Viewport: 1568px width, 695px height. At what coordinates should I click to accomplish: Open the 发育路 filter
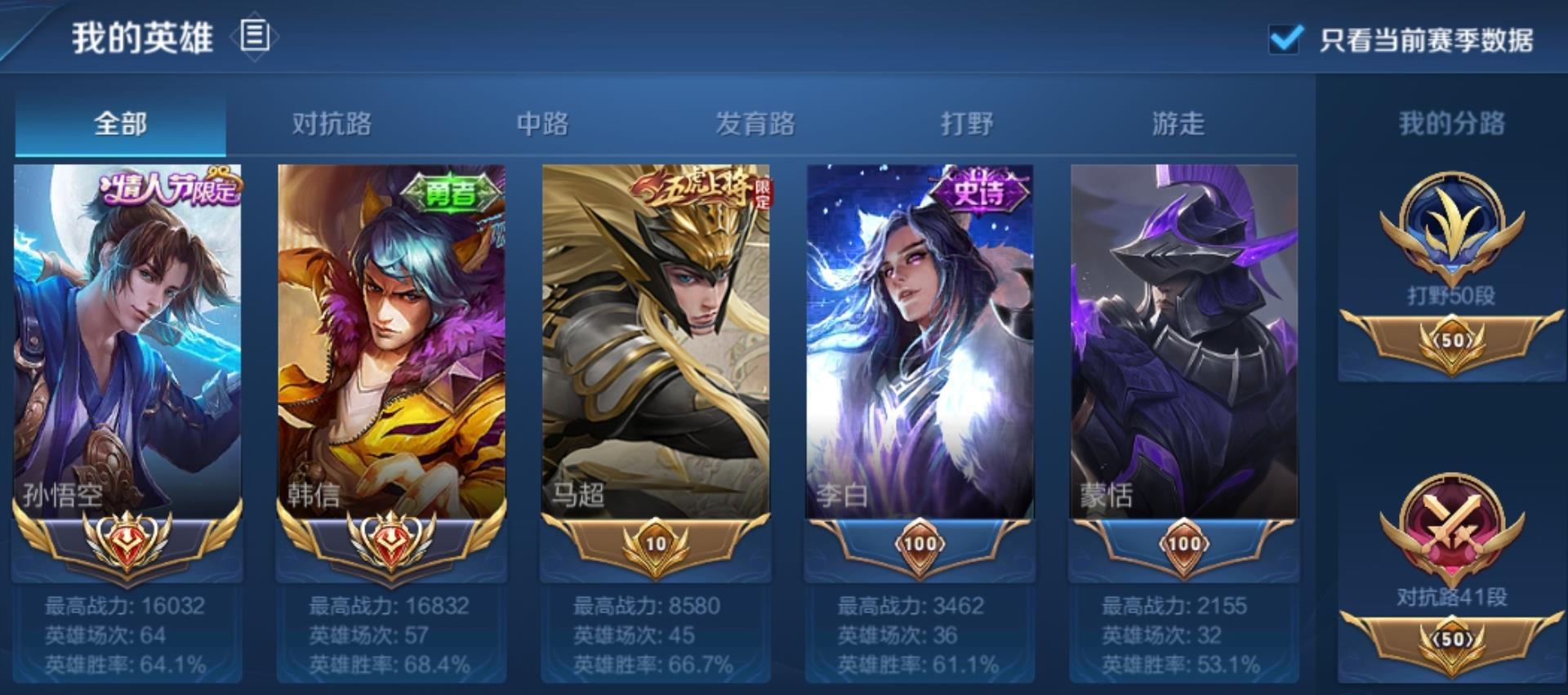[x=755, y=123]
